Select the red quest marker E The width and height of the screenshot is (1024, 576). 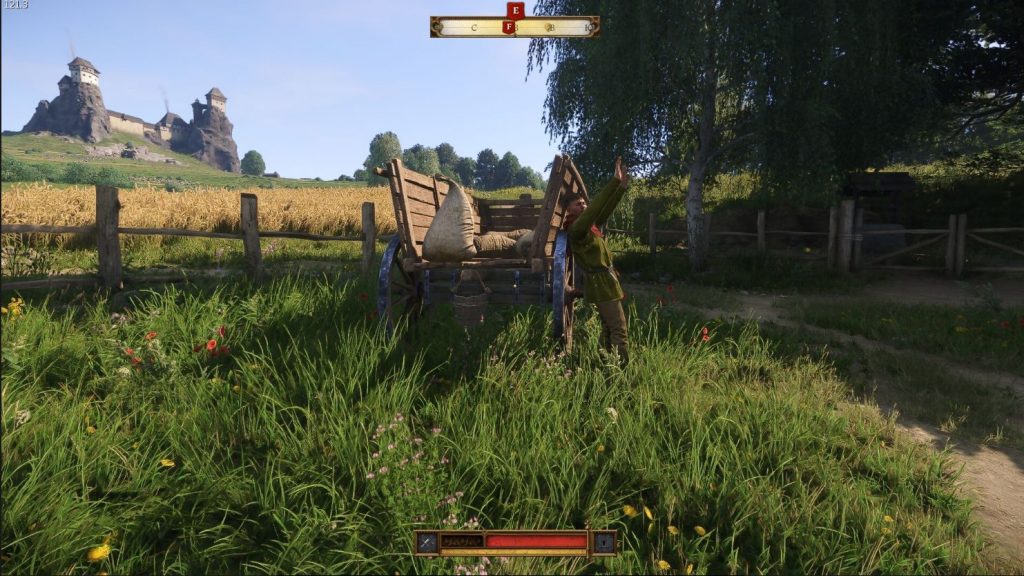coord(515,10)
